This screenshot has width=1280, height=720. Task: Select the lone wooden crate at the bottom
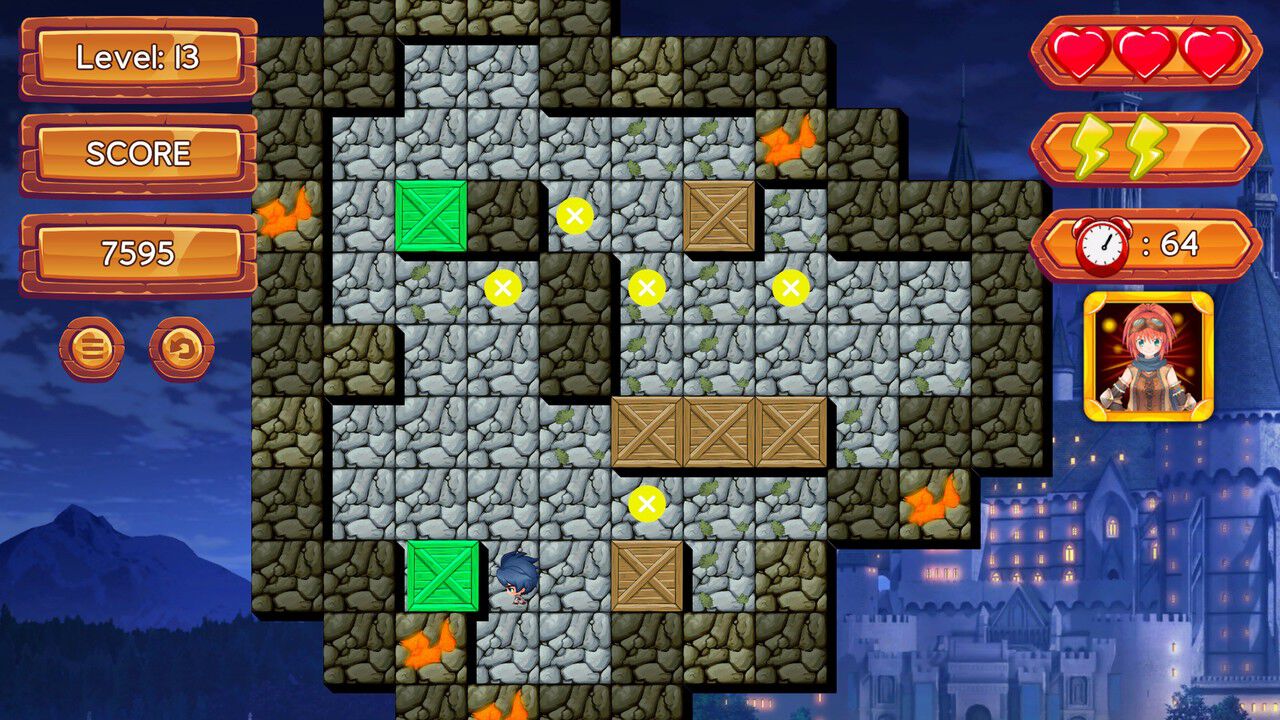(x=647, y=578)
